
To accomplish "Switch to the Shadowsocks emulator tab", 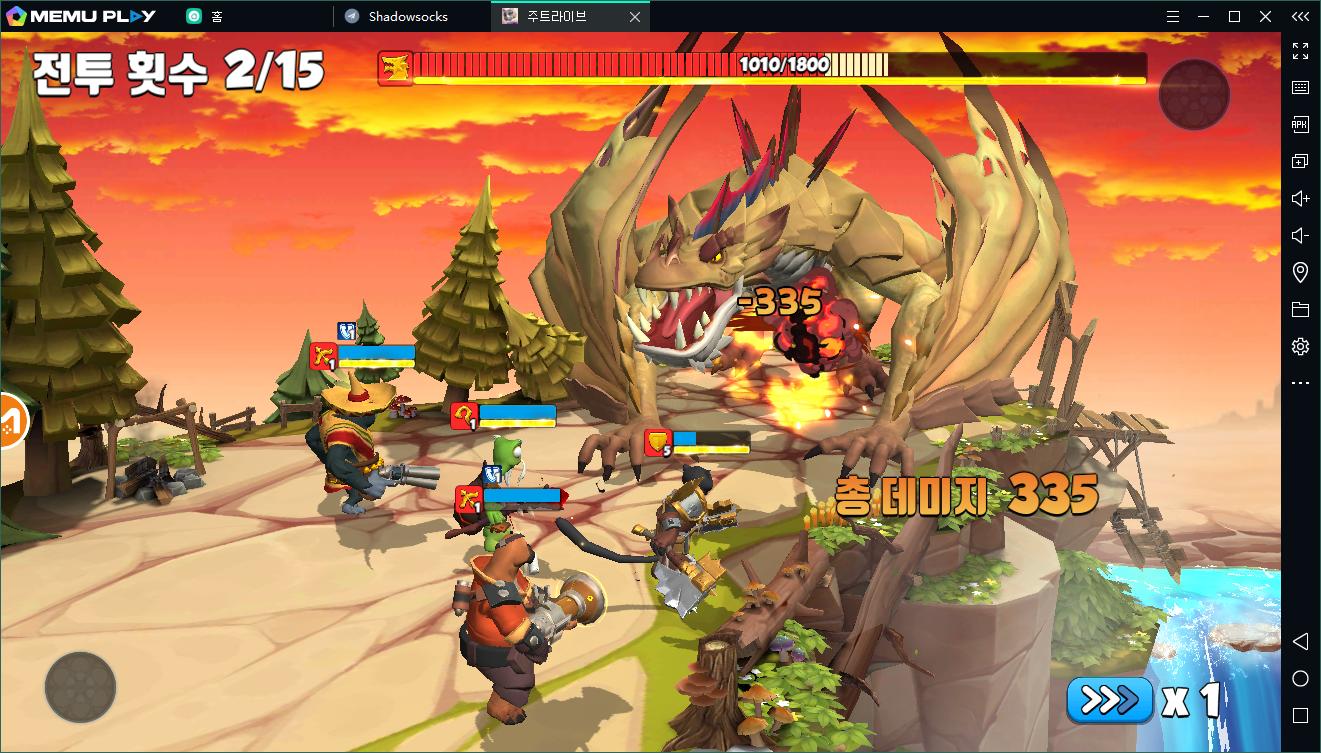I will point(407,16).
